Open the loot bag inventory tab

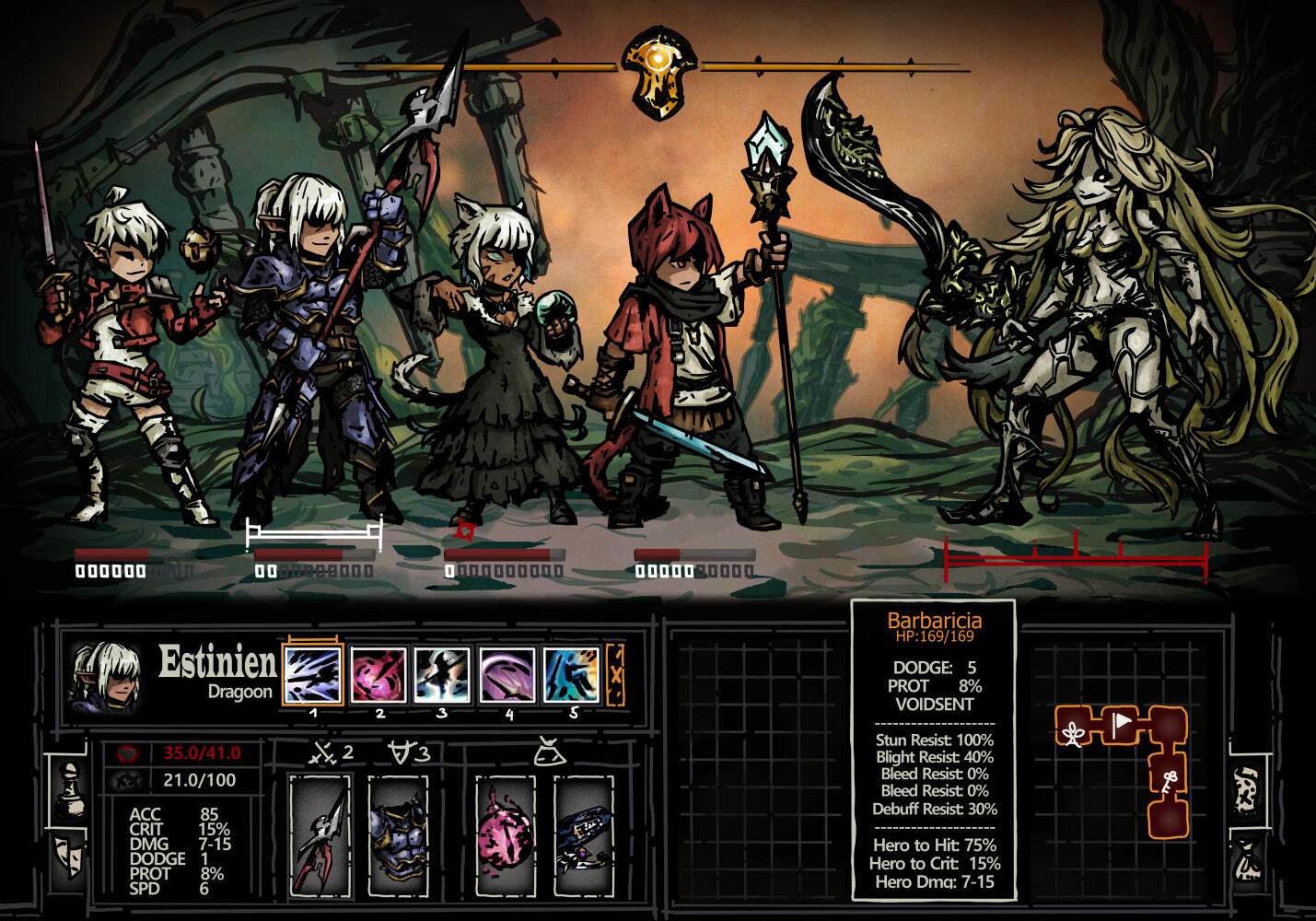click(1247, 860)
